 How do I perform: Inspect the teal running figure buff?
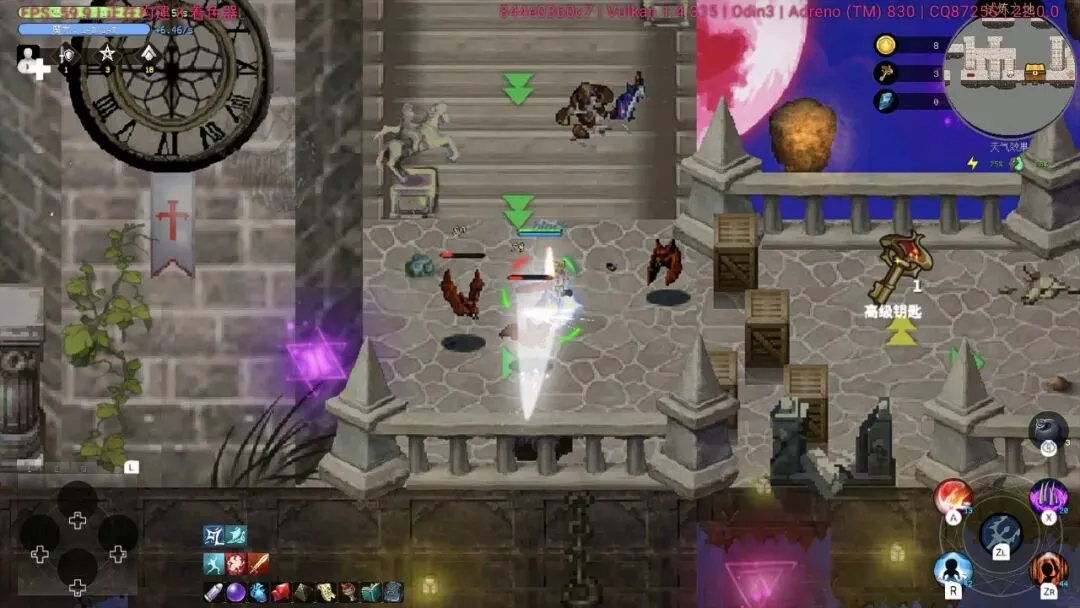tap(213, 564)
